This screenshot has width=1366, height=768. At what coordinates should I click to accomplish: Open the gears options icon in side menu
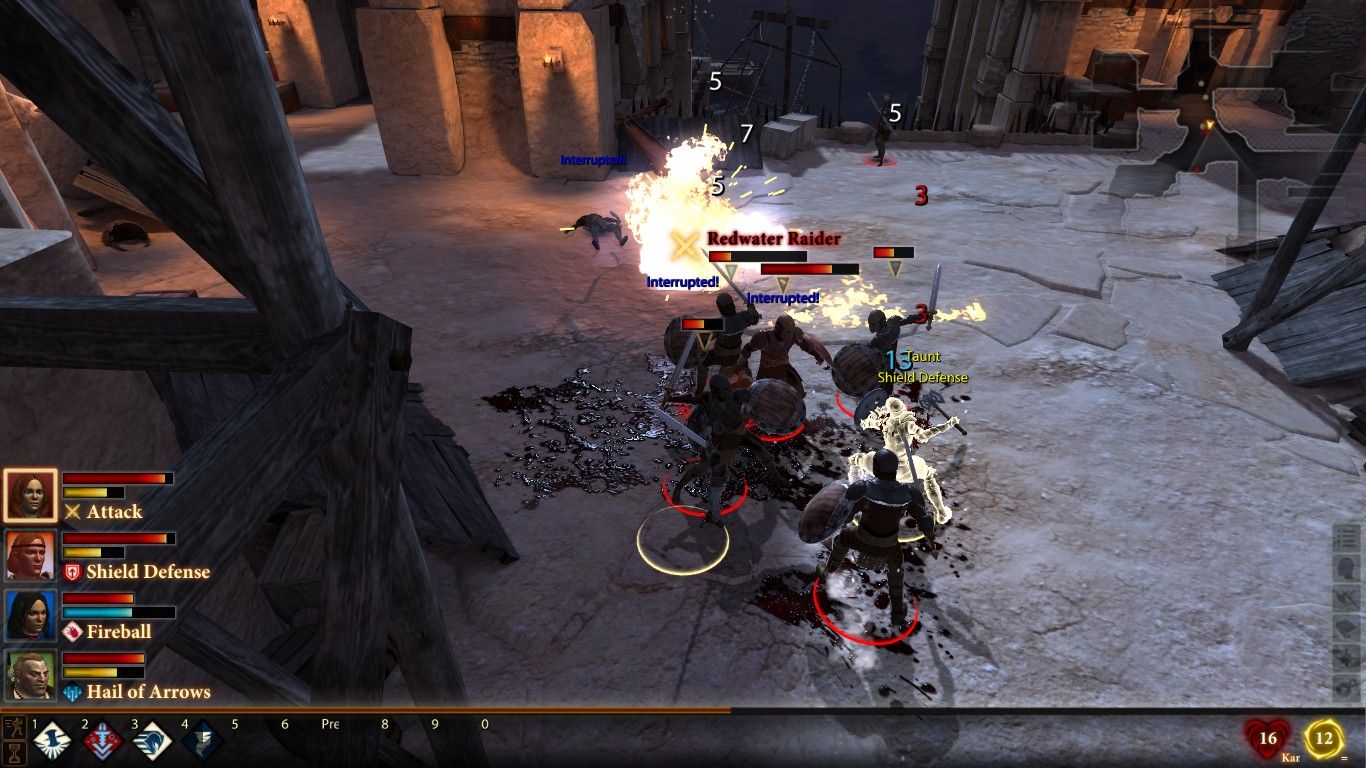pos(1346,688)
